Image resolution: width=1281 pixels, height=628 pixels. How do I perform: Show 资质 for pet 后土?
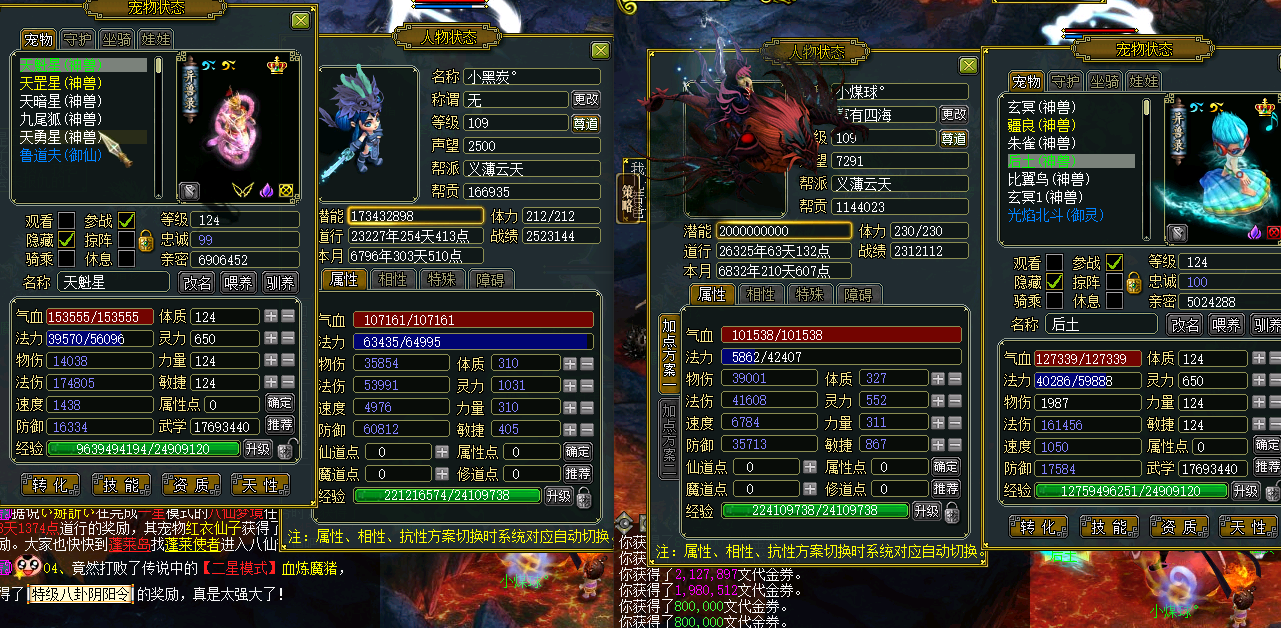click(1179, 527)
